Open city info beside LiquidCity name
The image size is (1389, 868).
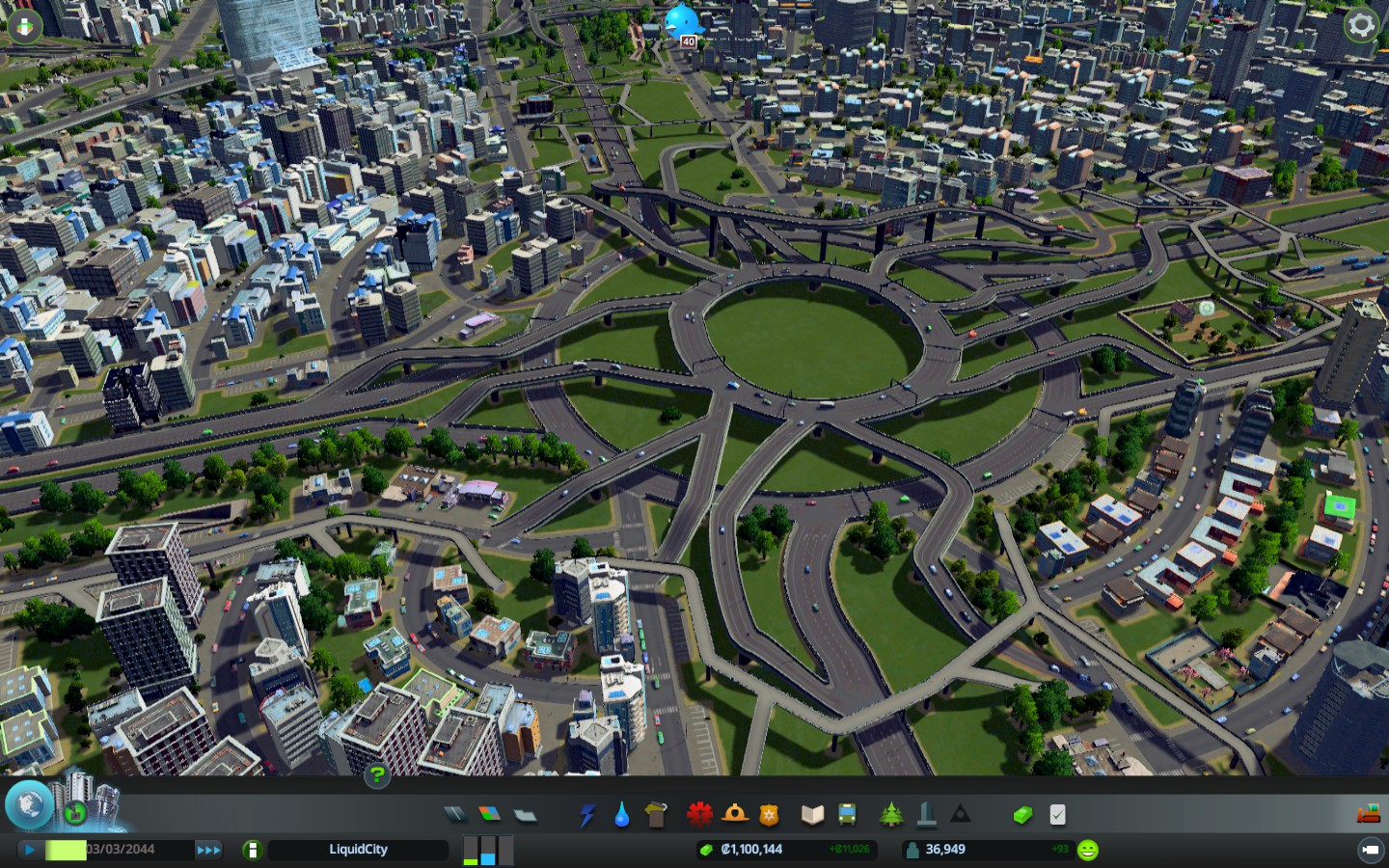252,850
